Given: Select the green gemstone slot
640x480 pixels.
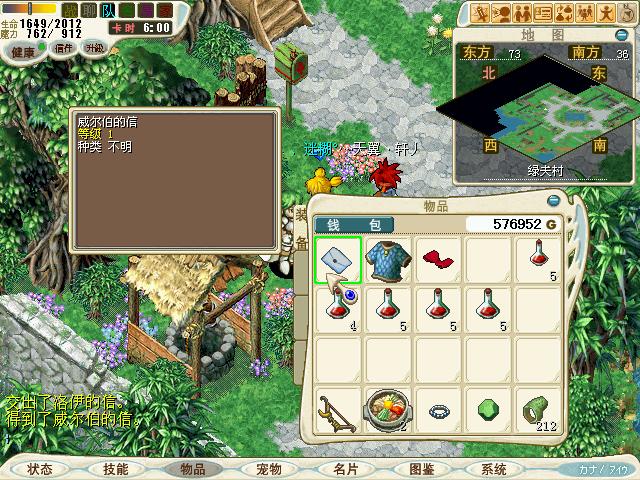Looking at the screenshot, I should (x=487, y=410).
